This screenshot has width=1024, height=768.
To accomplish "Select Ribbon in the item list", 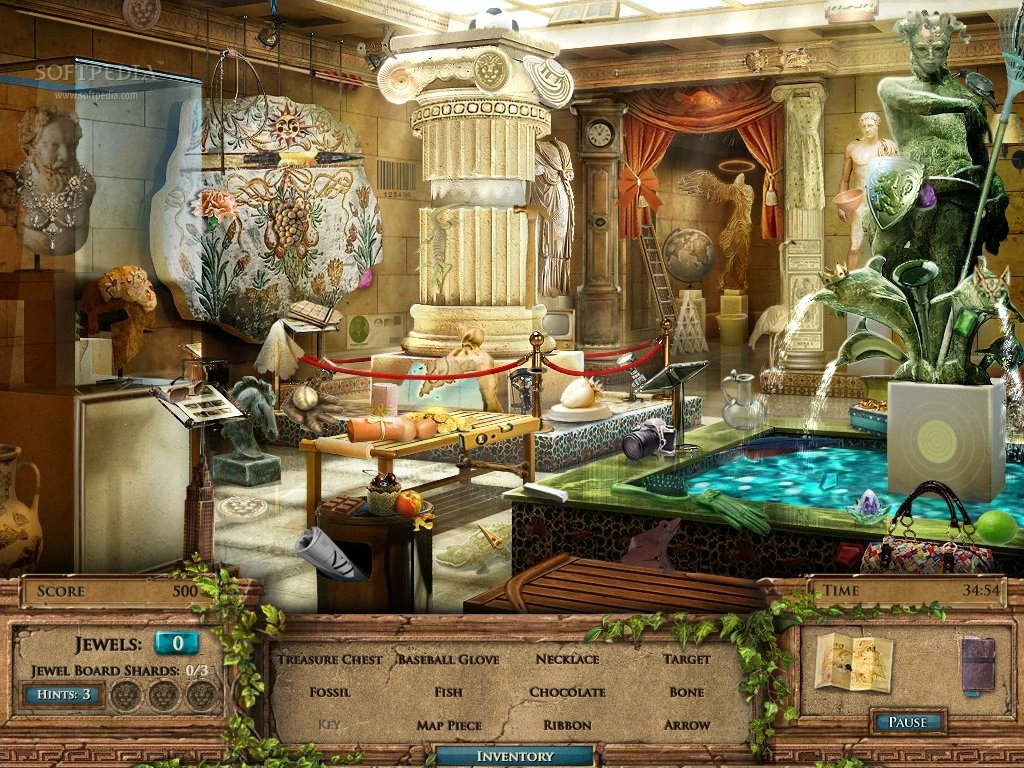I will coord(567,725).
